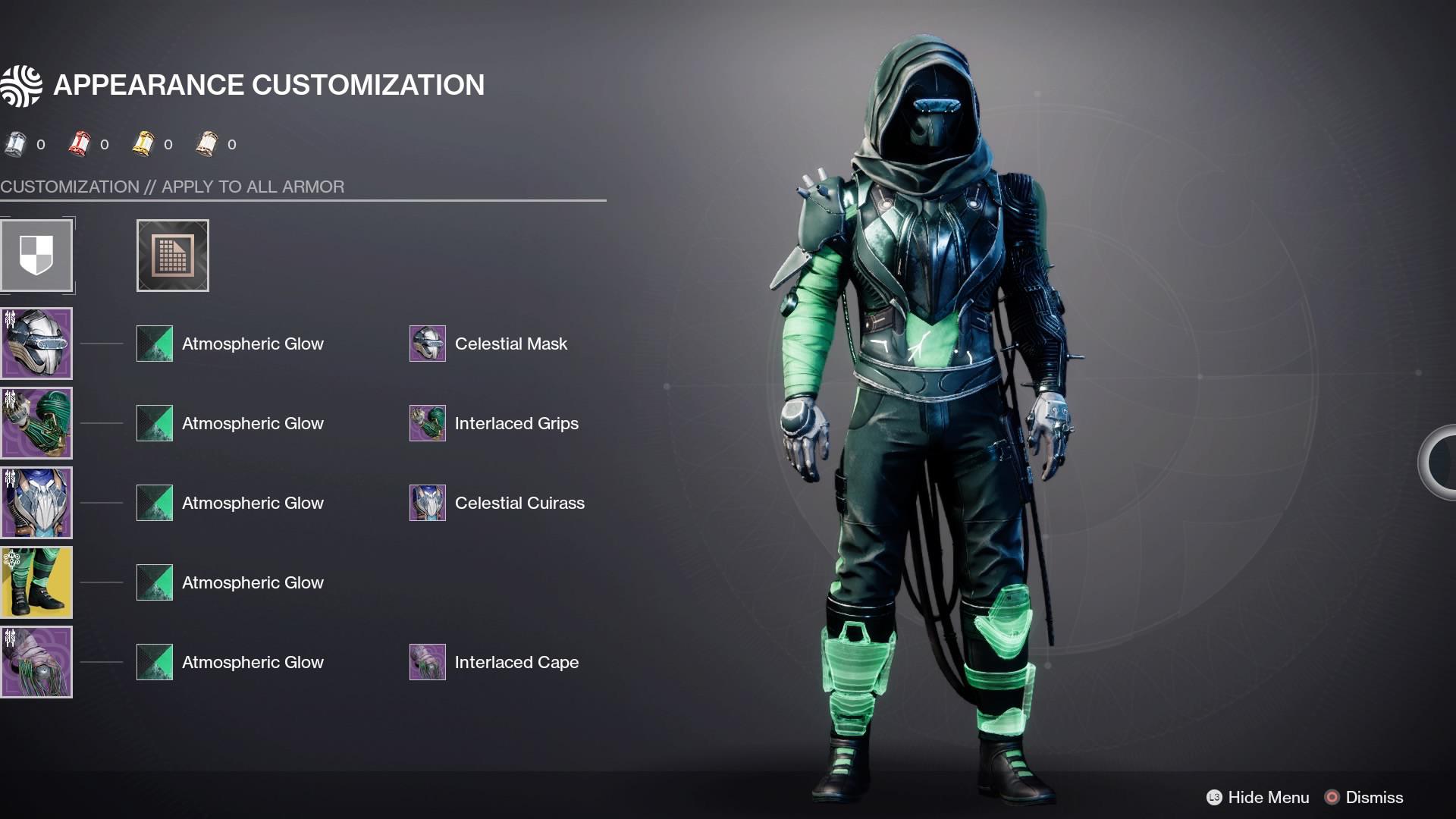Click the white Synthweave currency icon
1456x819 pixels.
[17, 143]
